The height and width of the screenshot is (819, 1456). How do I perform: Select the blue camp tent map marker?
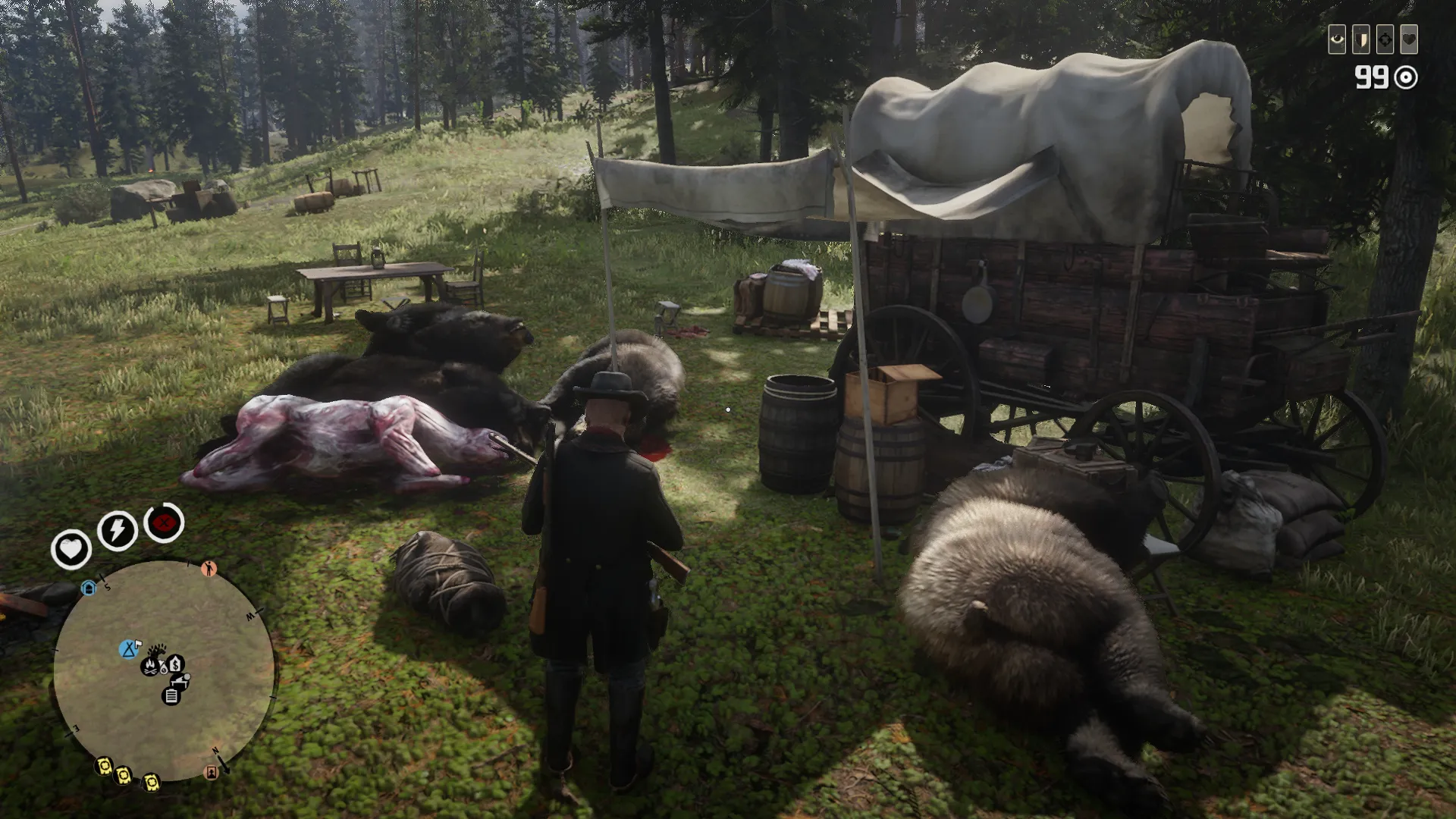click(x=129, y=649)
